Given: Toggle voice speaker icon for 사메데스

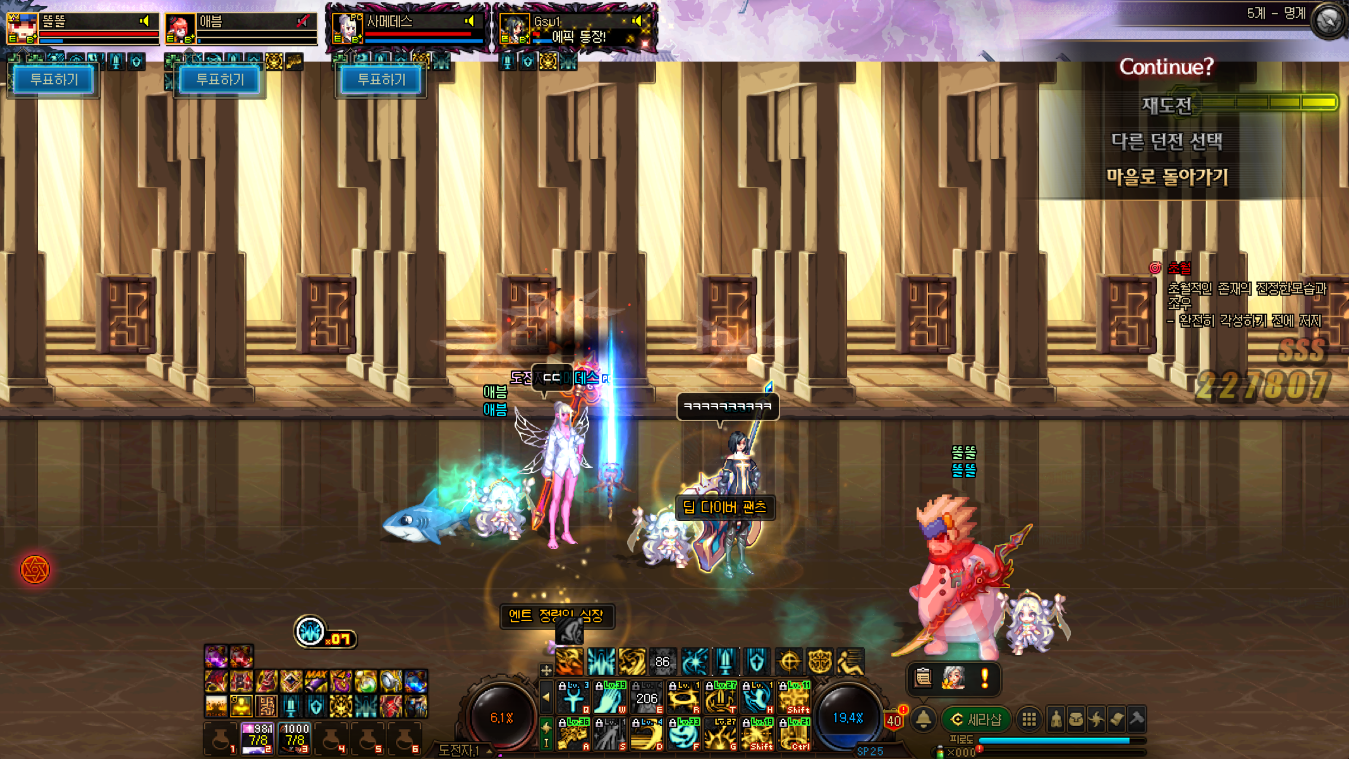Looking at the screenshot, I should [470, 21].
